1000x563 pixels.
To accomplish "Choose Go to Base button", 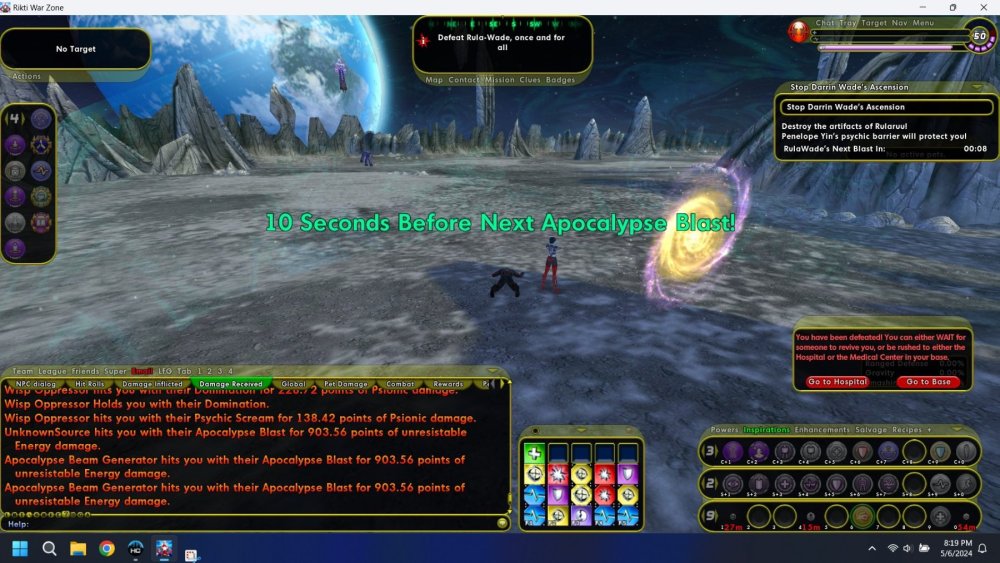I will pyautogui.click(x=929, y=382).
